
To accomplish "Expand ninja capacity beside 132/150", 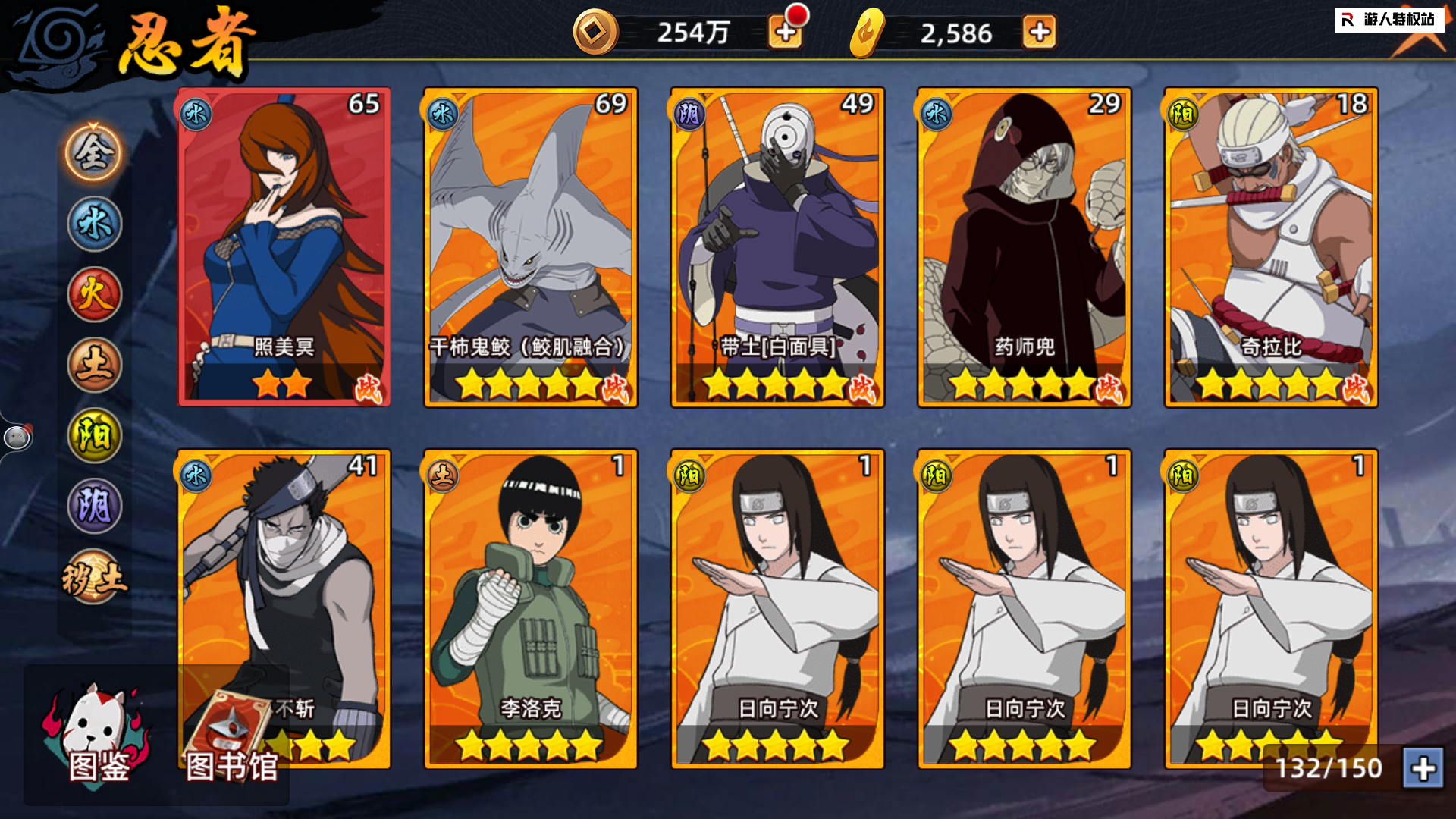I will (1423, 768).
